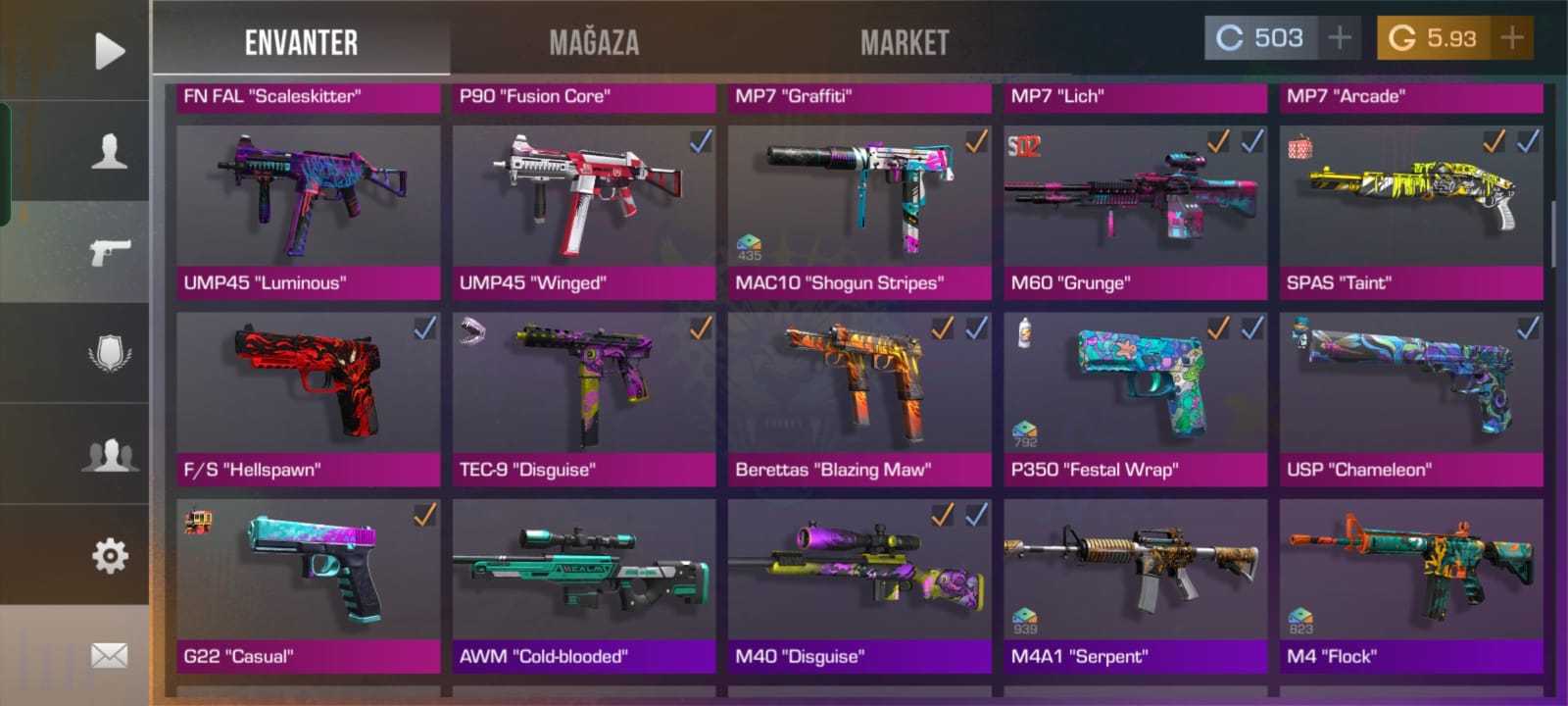Tap the play arrow in sidebar
1568x706 pixels.
click(x=109, y=51)
